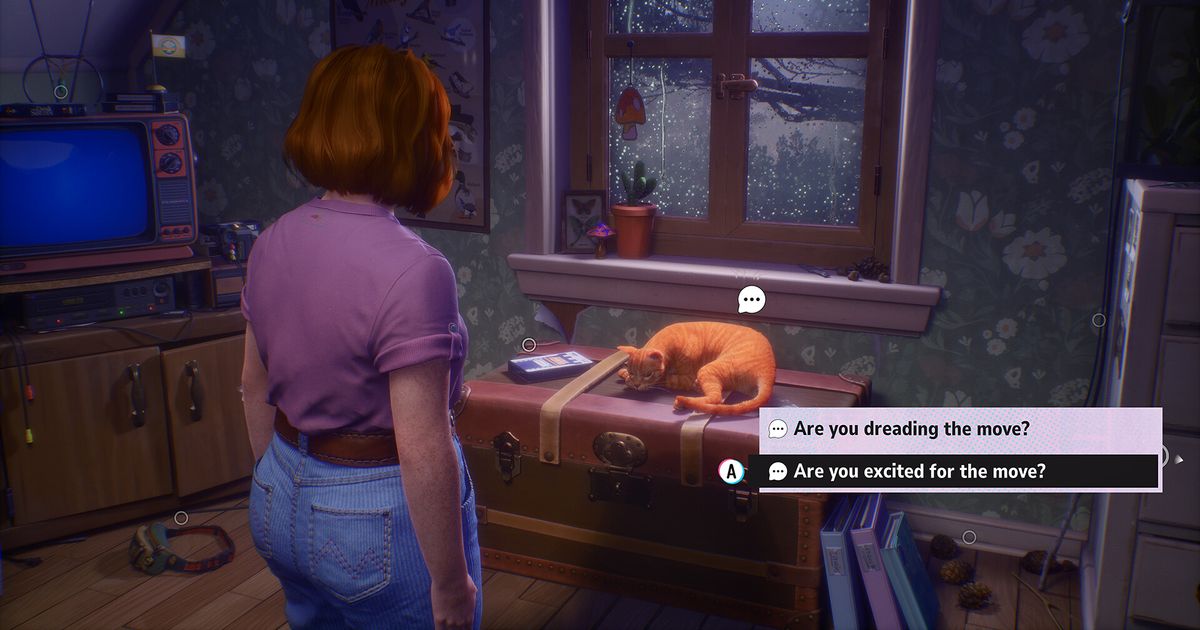The height and width of the screenshot is (630, 1200).
Task: Click the speech bubble icon above the cat
Action: 751,299
